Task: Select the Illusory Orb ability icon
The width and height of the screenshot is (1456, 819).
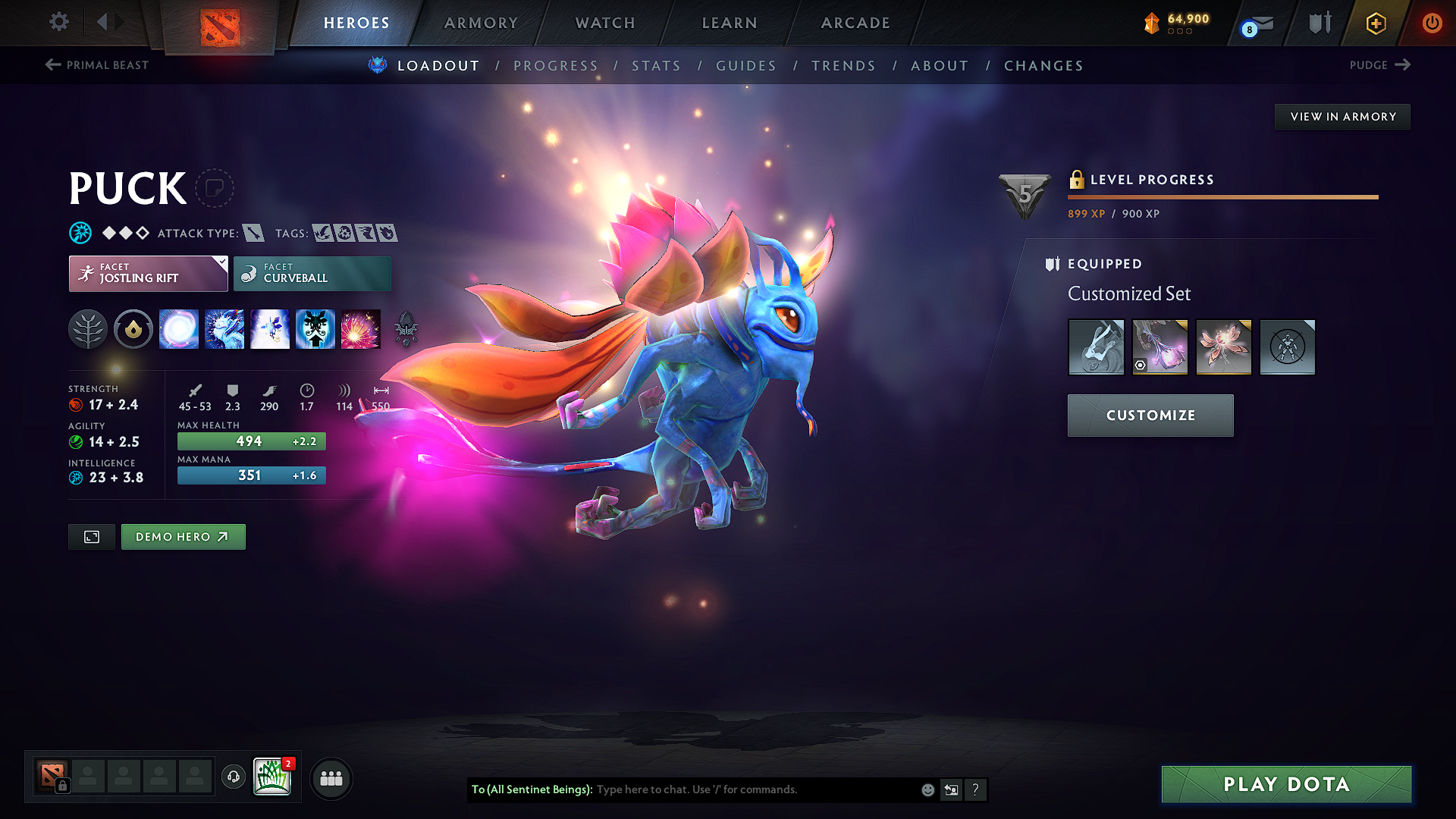Action: [179, 328]
